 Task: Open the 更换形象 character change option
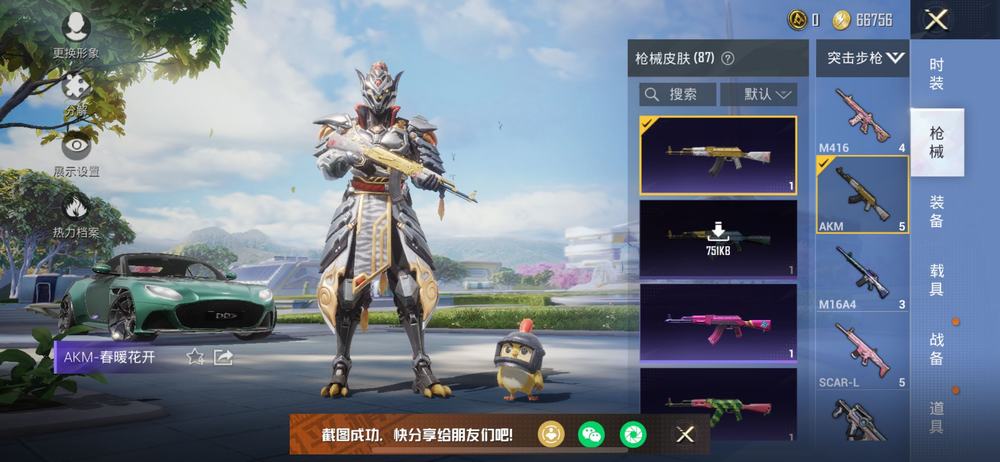[76, 32]
